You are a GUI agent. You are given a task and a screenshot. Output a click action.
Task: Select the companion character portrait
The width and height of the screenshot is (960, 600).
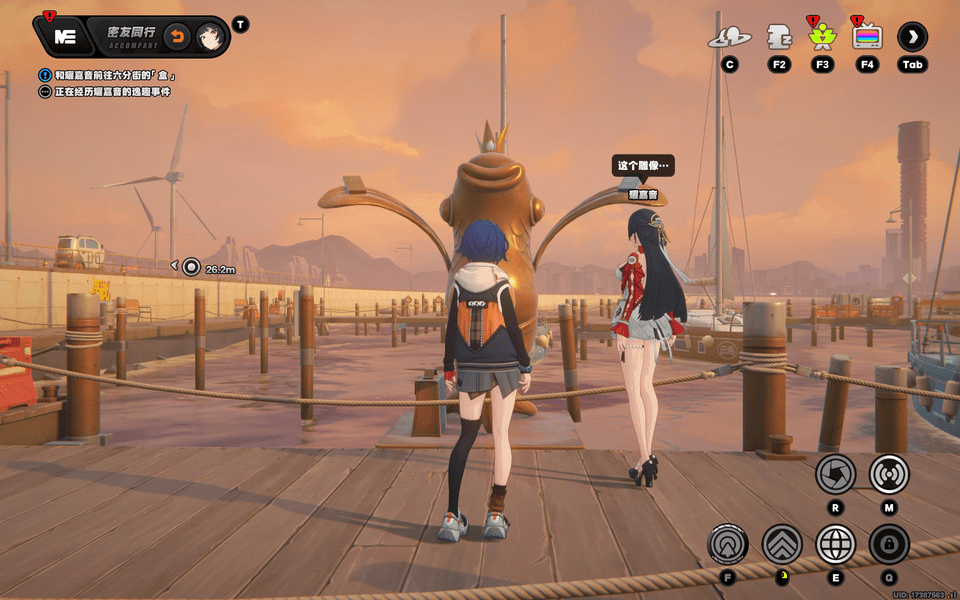209,37
